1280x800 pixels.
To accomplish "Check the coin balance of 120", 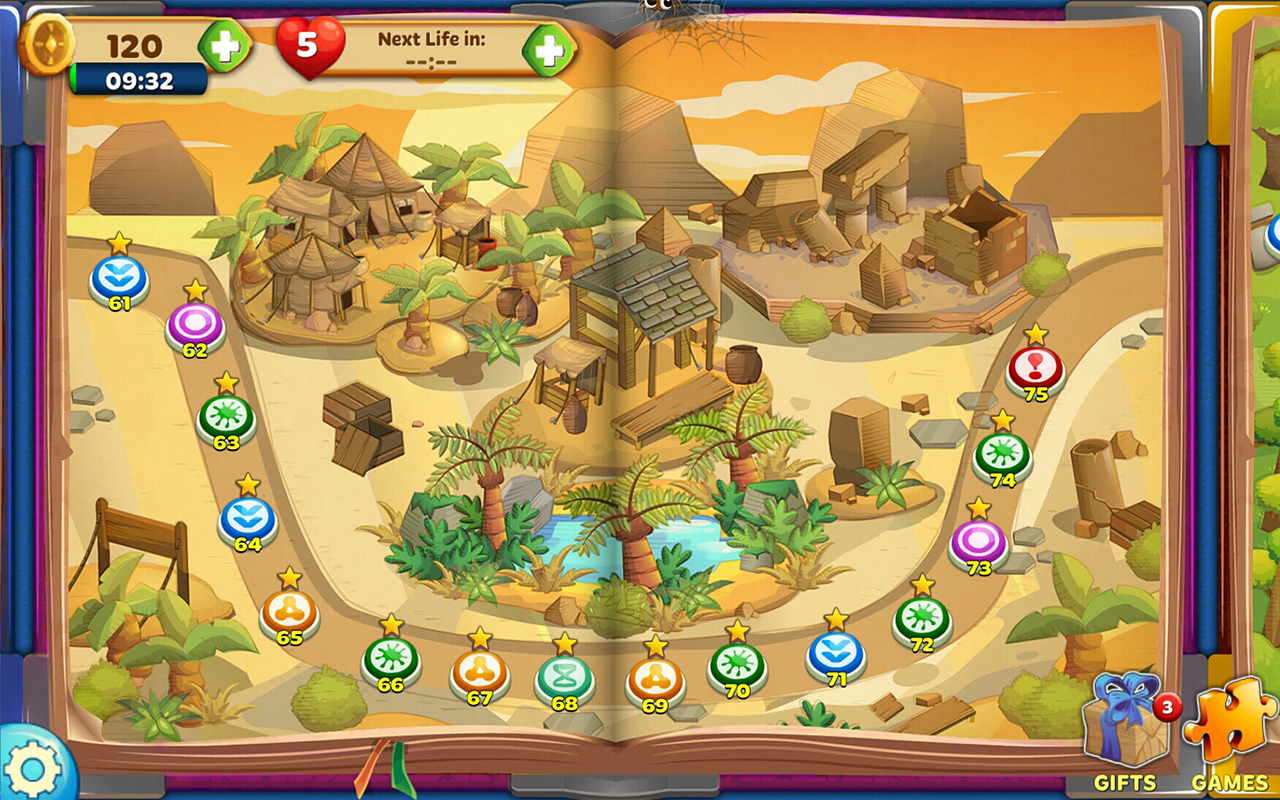I will [x=135, y=43].
